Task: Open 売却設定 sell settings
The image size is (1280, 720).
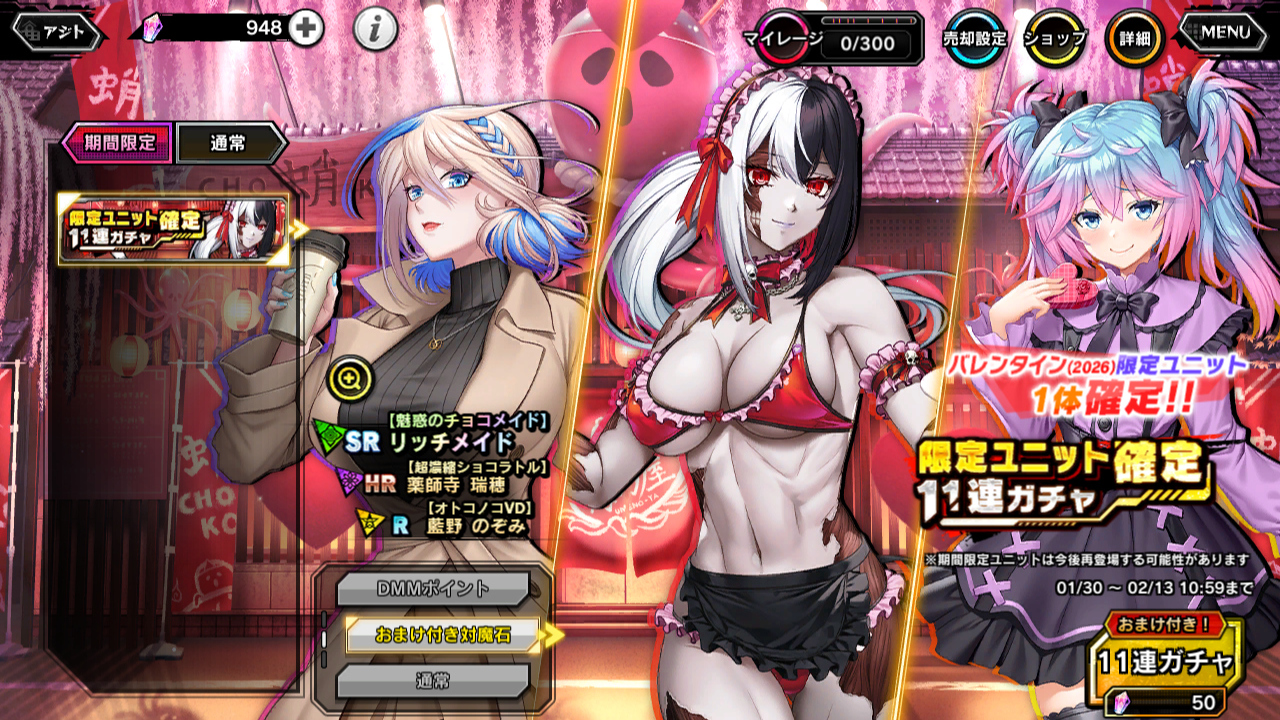Action: point(974,39)
